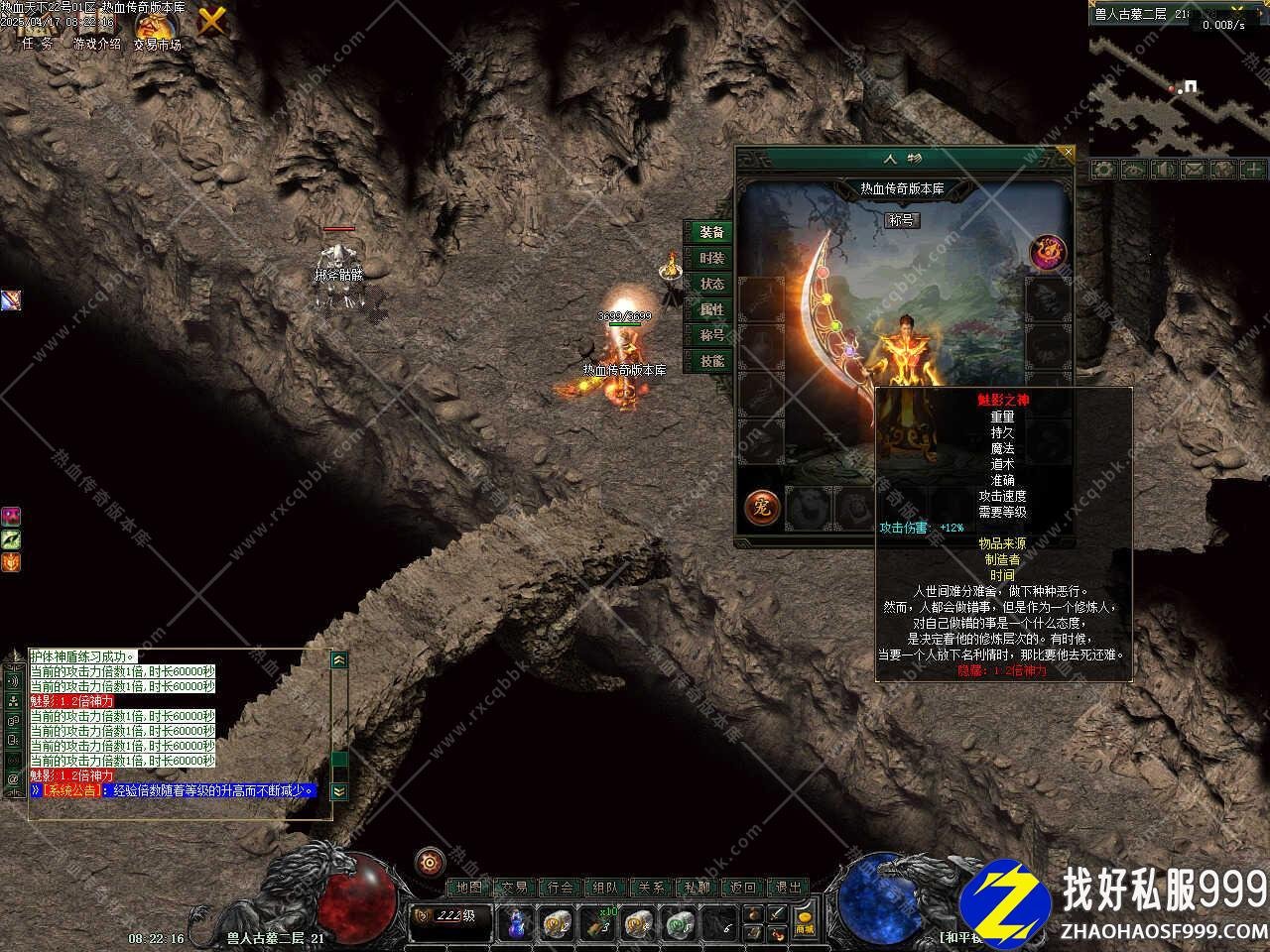Open the 地图 map button
Viewport: 1270px width, 952px height.
(468, 888)
